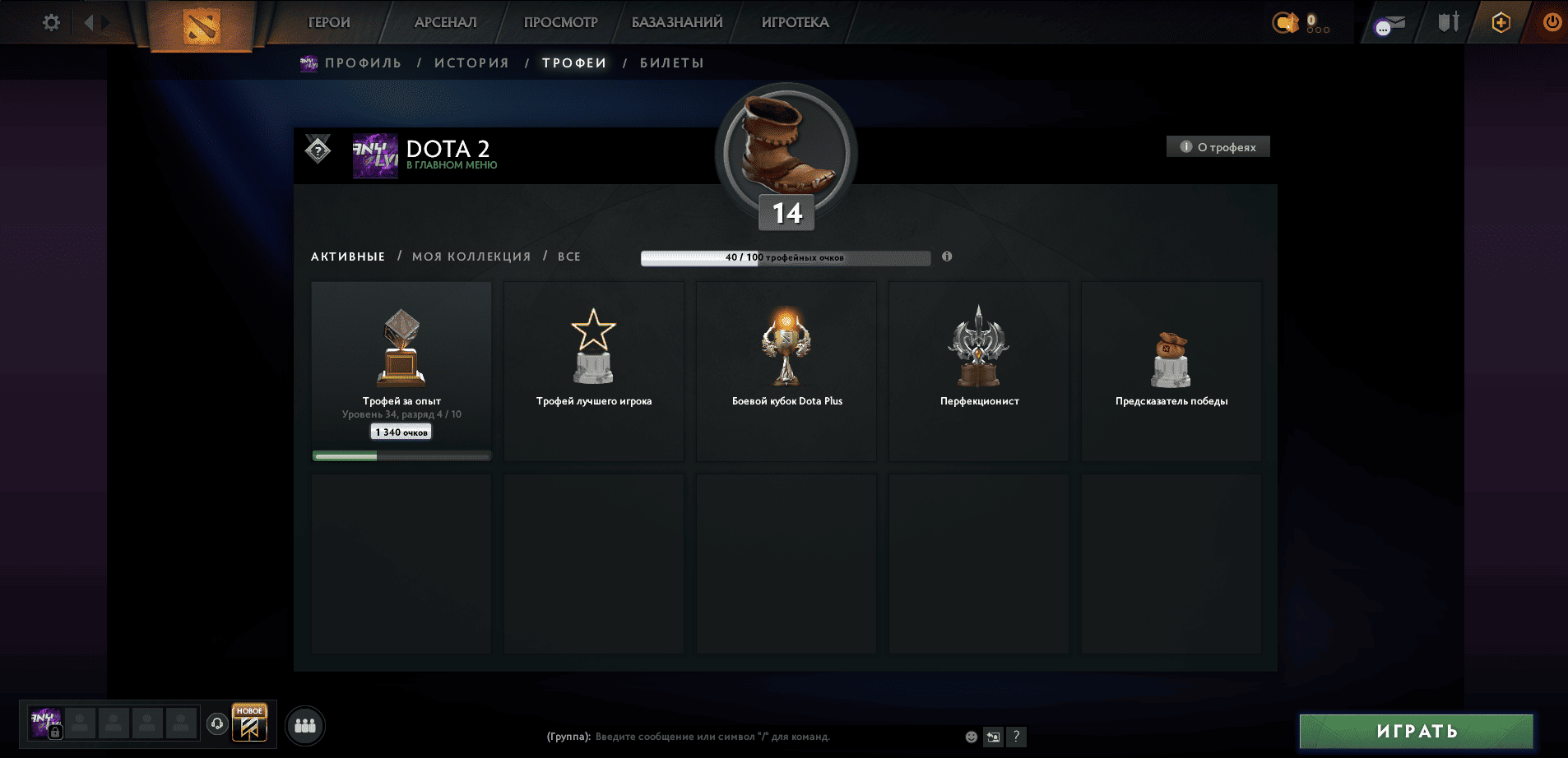The width and height of the screenshot is (1568, 758).
Task: Open notifications envelope icon
Action: click(1392, 23)
